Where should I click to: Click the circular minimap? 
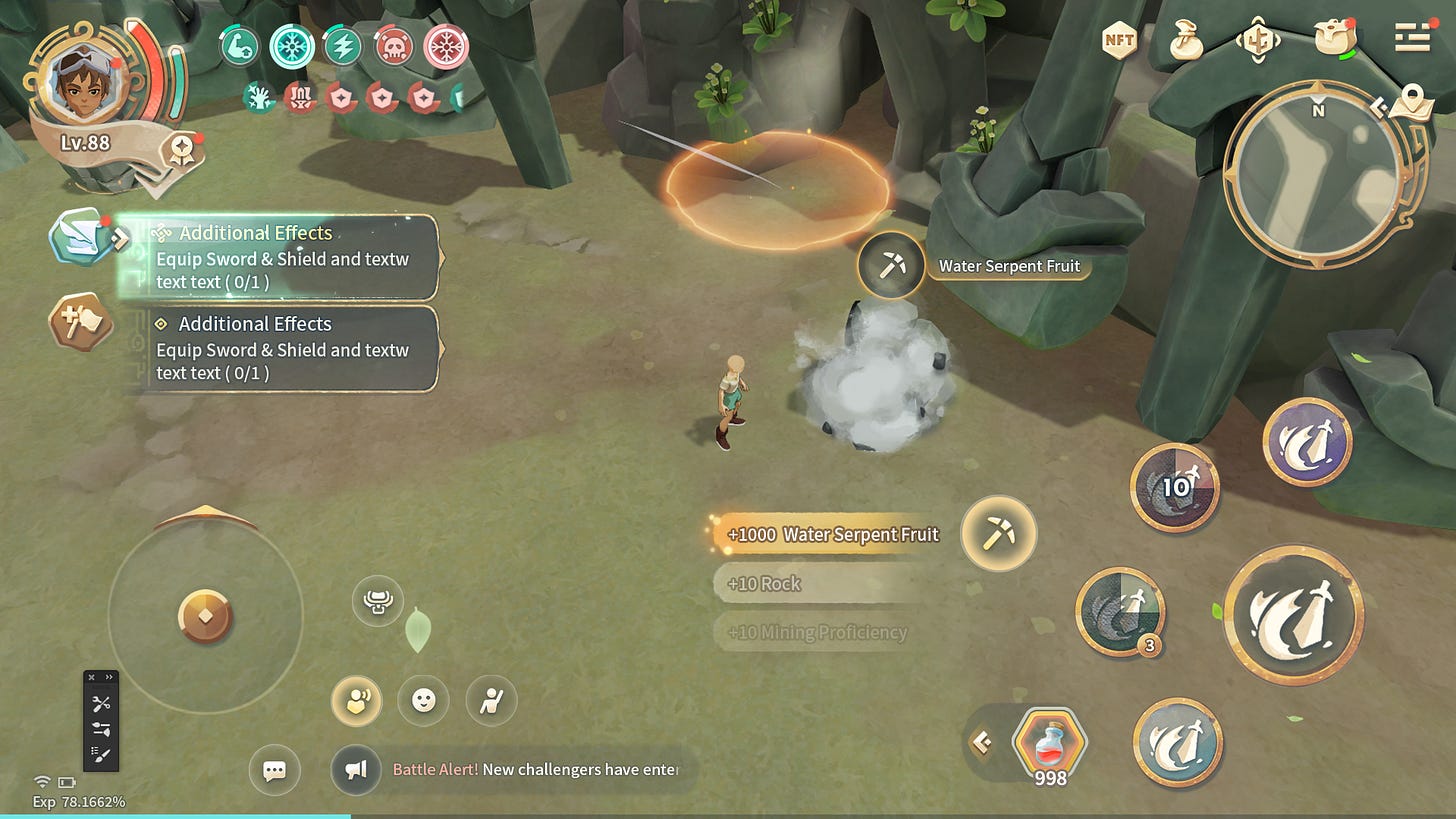click(1317, 174)
